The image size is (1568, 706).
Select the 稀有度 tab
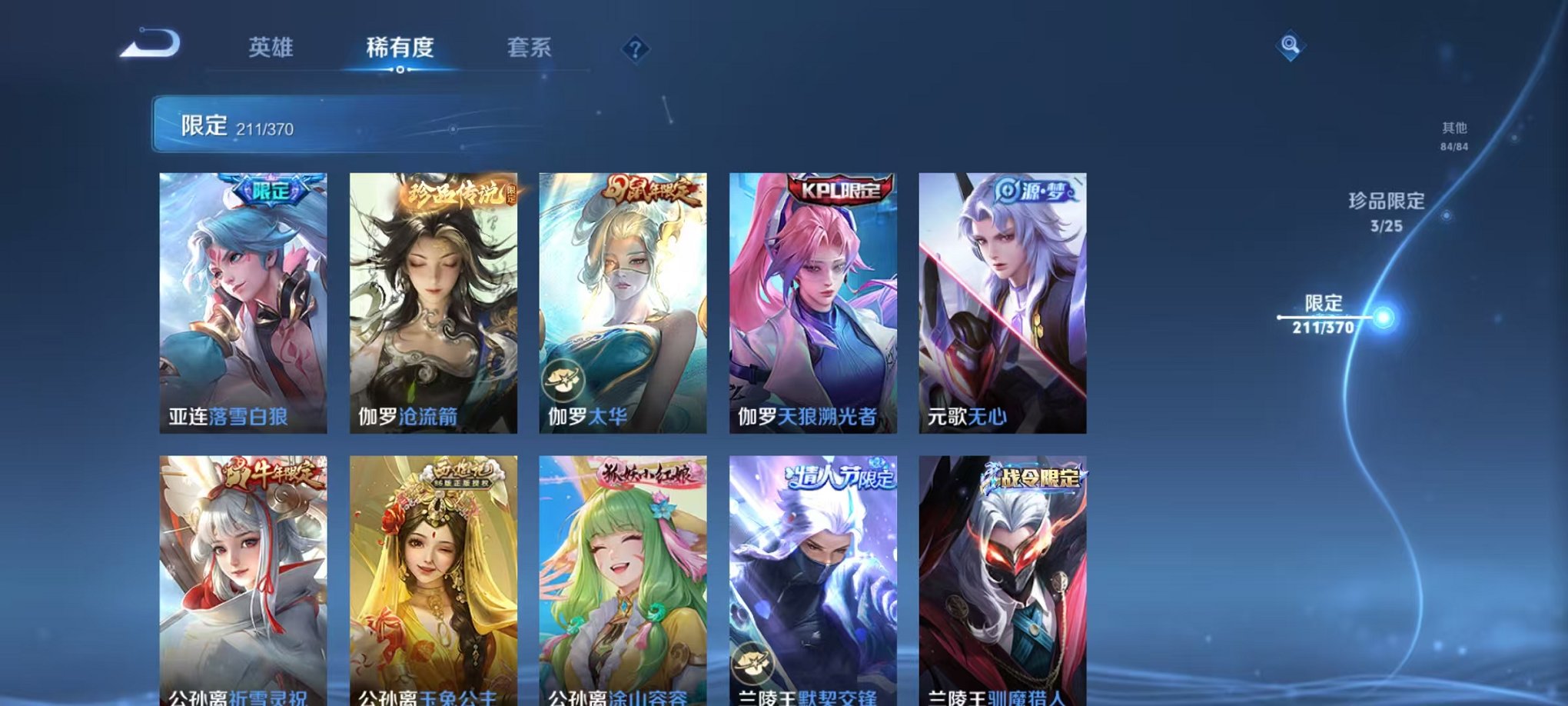(x=400, y=48)
